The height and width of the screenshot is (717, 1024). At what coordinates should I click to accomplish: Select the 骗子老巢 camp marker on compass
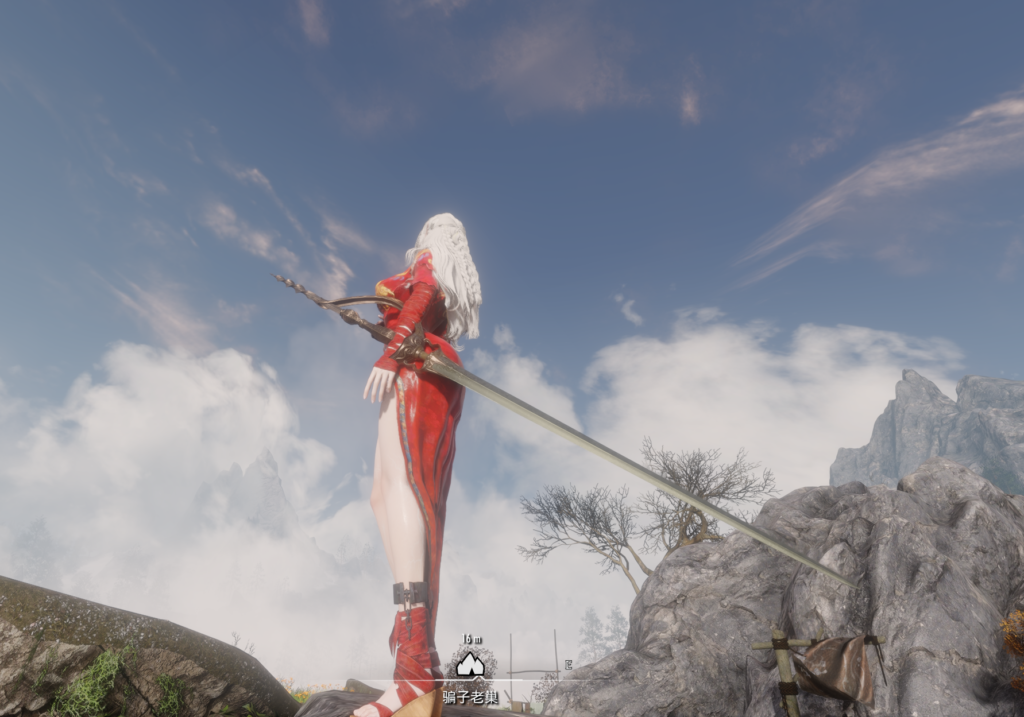click(x=470, y=665)
